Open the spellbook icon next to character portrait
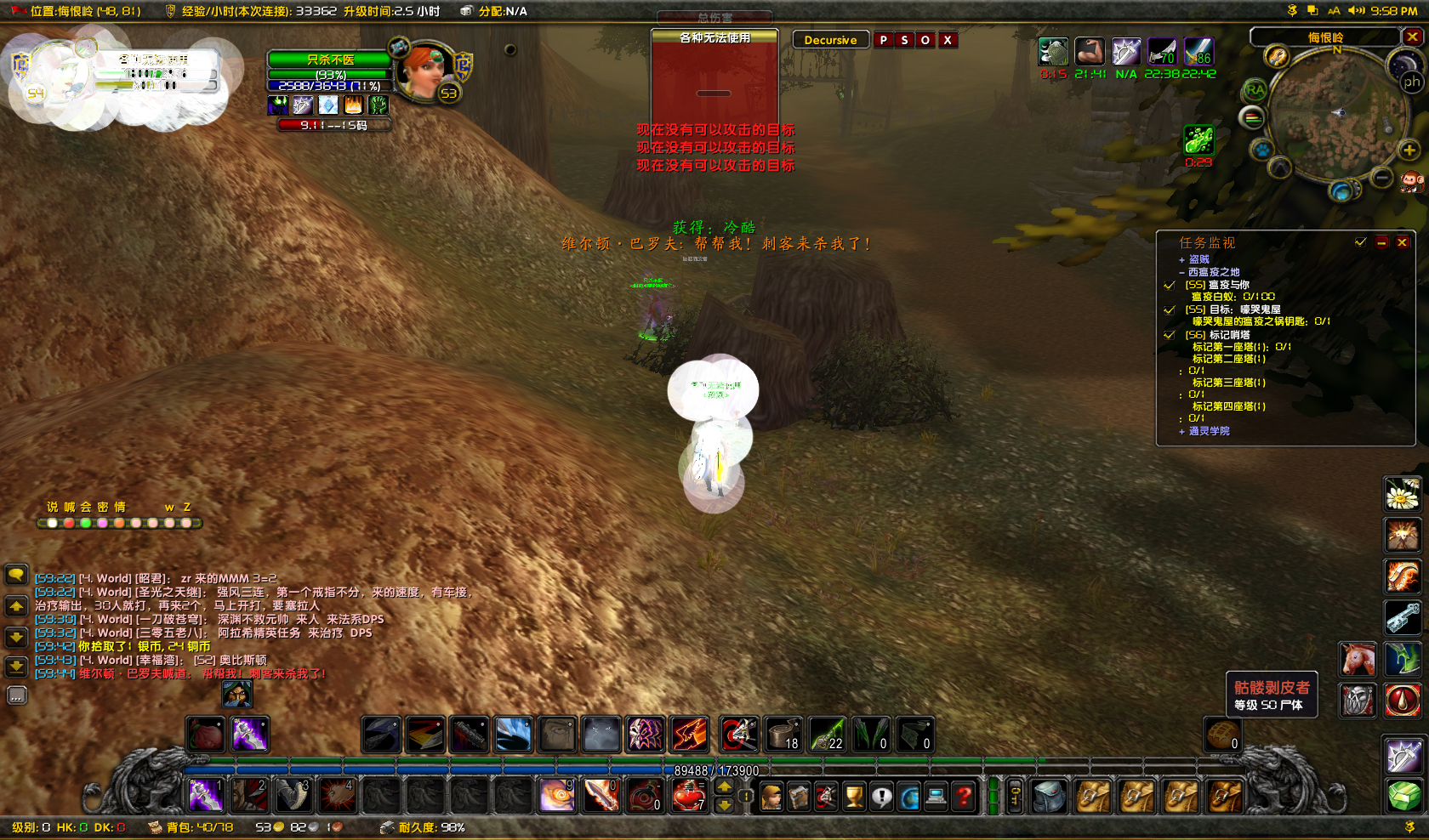The image size is (1429, 840). [797, 796]
